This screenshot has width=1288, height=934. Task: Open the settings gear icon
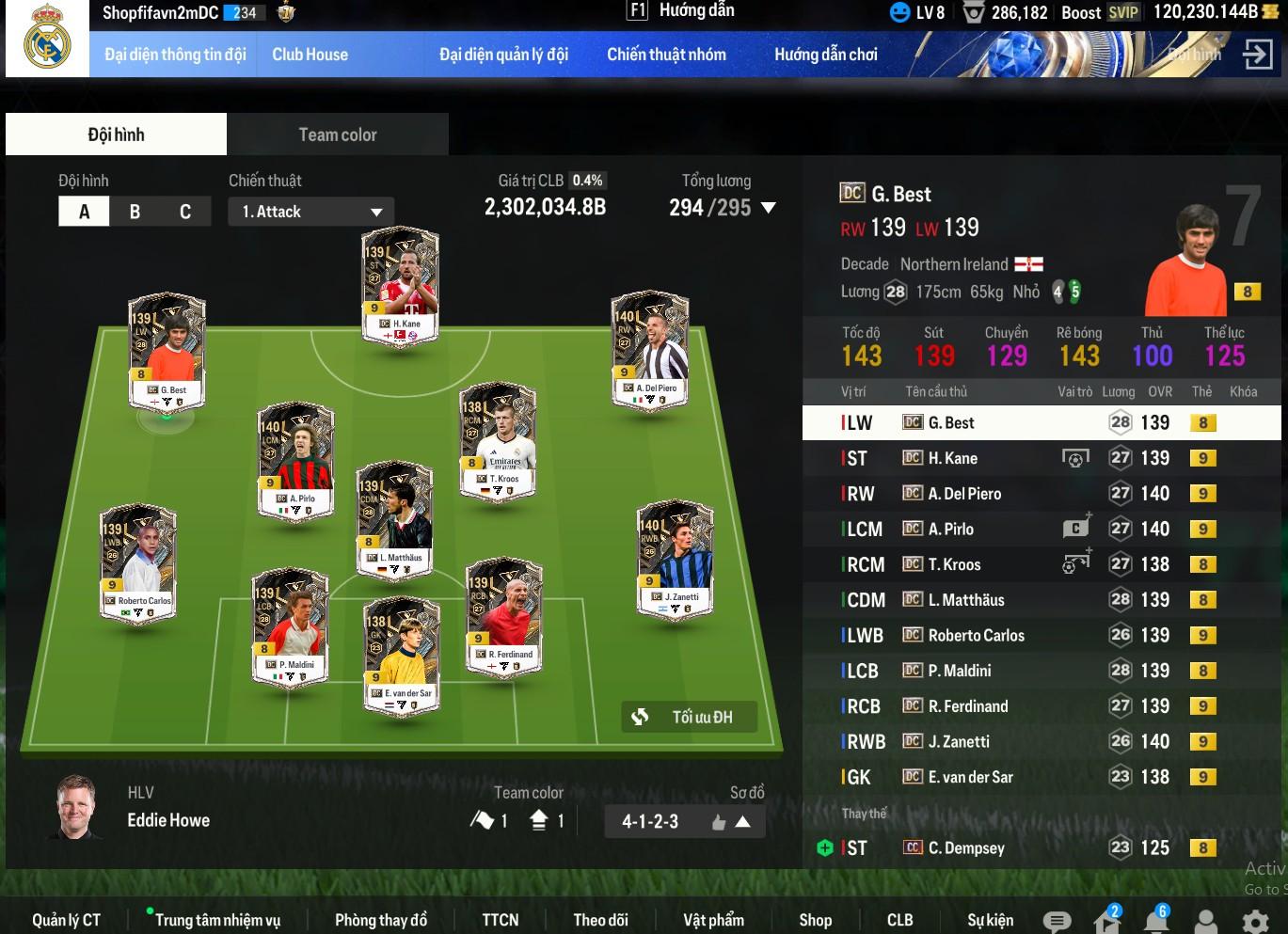point(1255,921)
